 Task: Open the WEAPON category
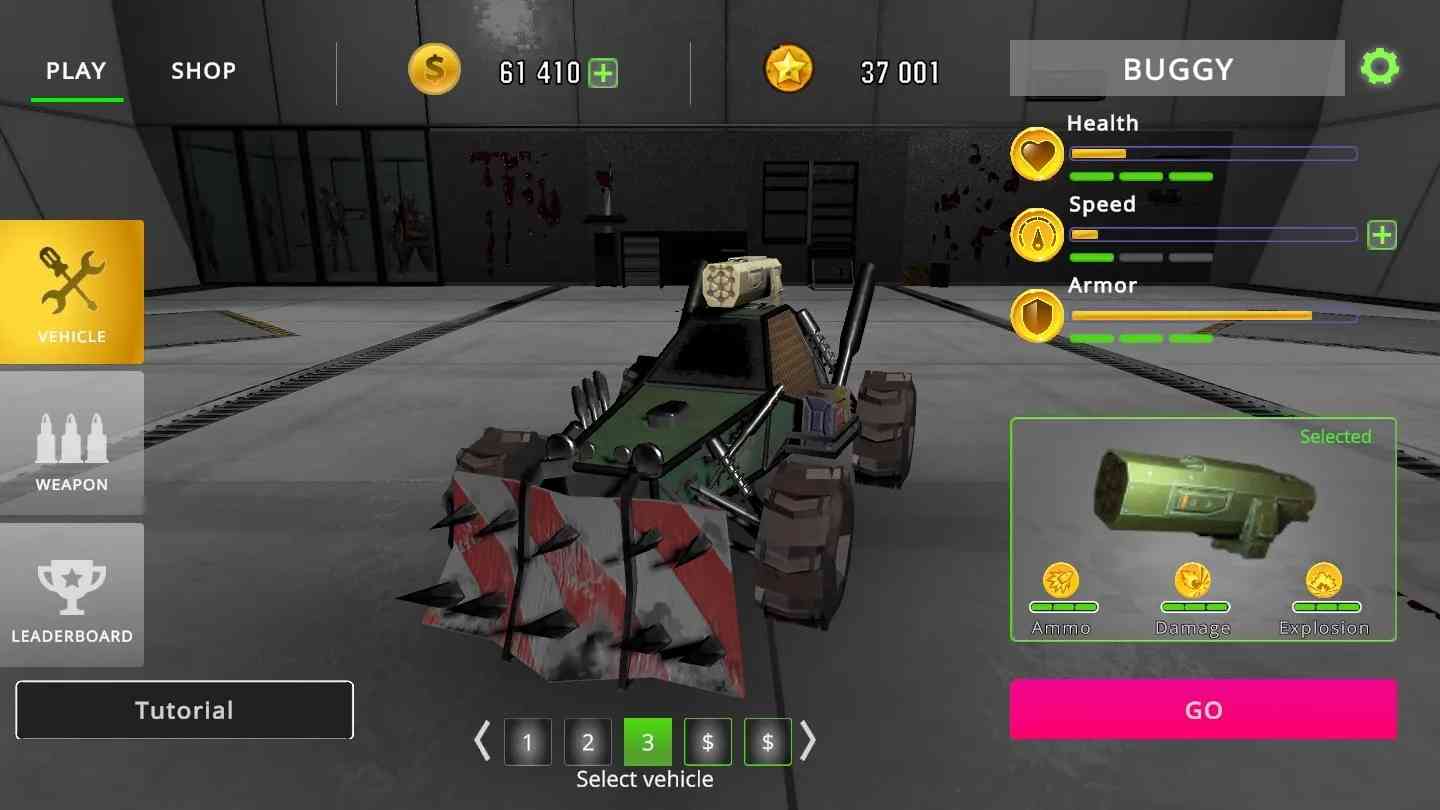[72, 444]
